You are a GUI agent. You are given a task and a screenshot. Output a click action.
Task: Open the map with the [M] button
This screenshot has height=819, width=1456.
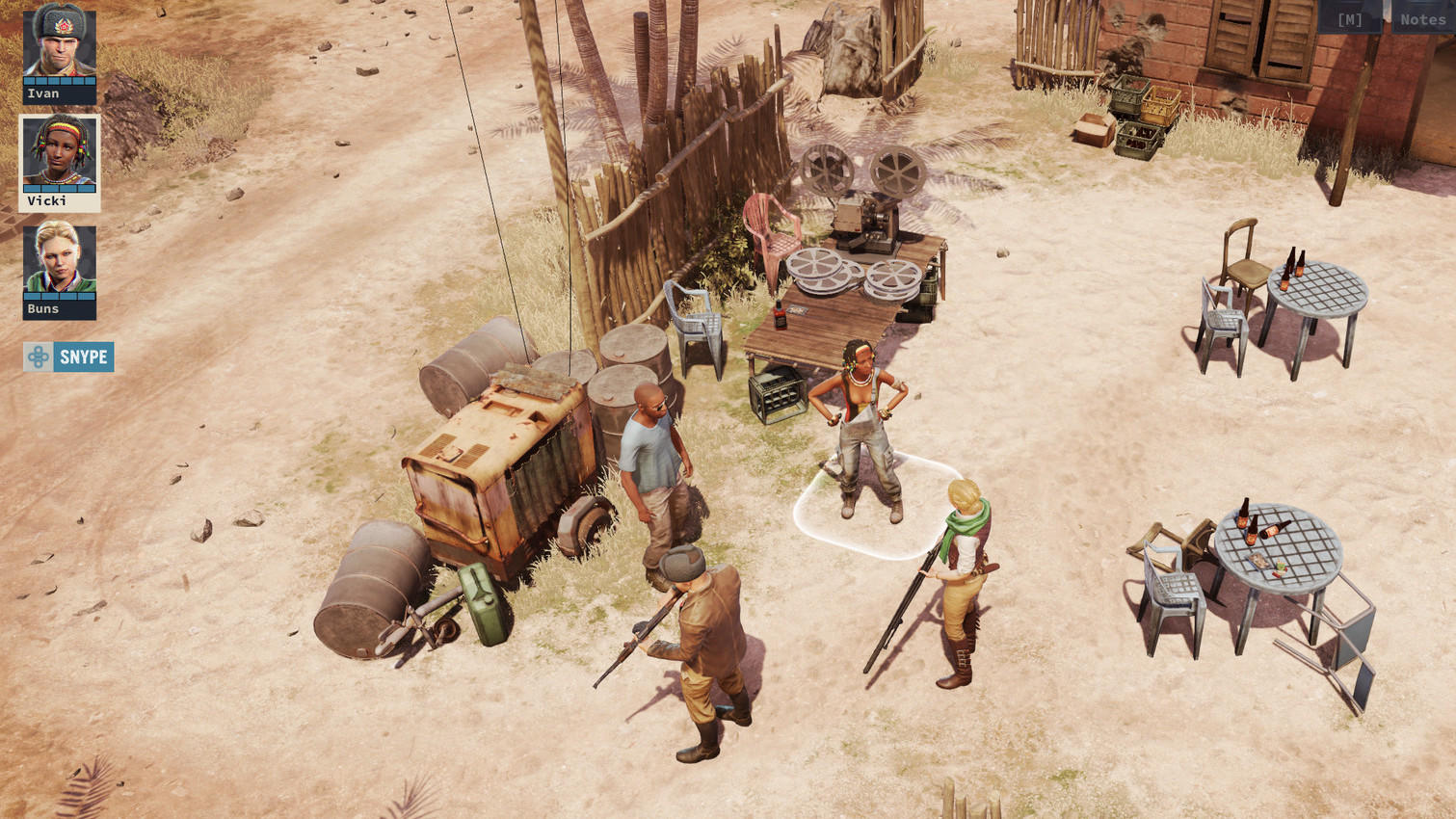1349,19
